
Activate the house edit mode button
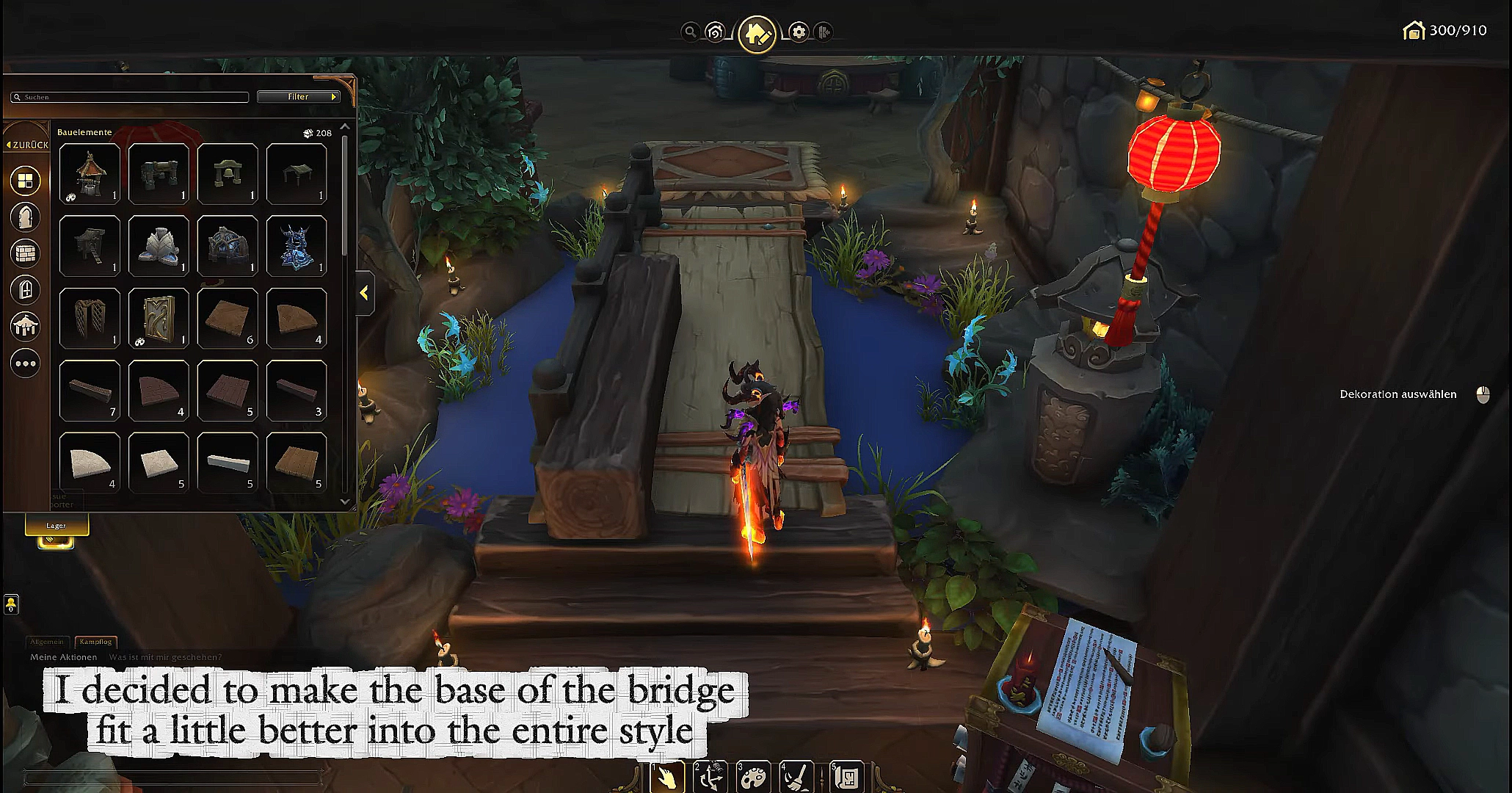(757, 33)
